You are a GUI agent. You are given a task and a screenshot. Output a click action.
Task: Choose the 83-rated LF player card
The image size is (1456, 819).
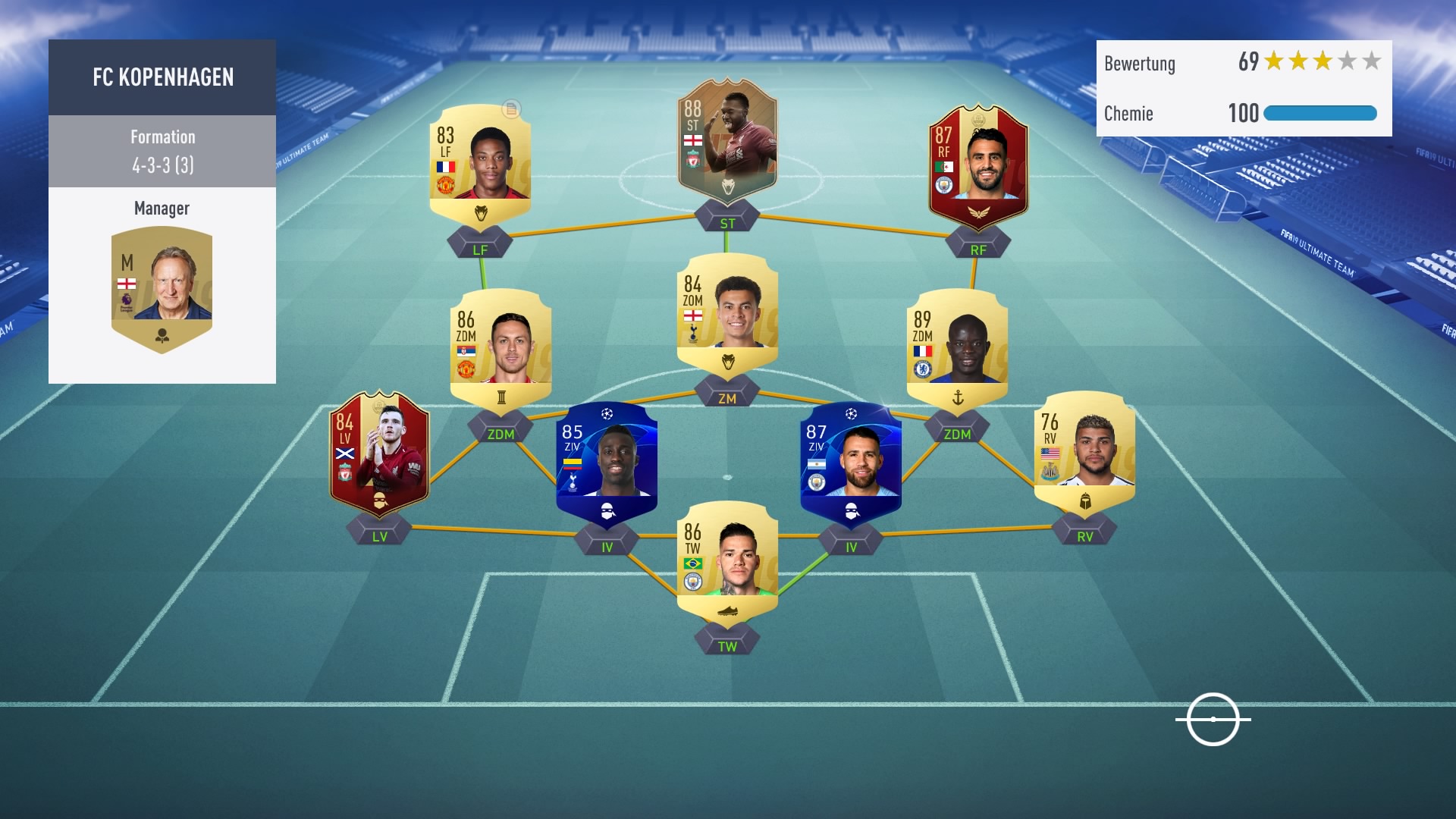point(480,163)
